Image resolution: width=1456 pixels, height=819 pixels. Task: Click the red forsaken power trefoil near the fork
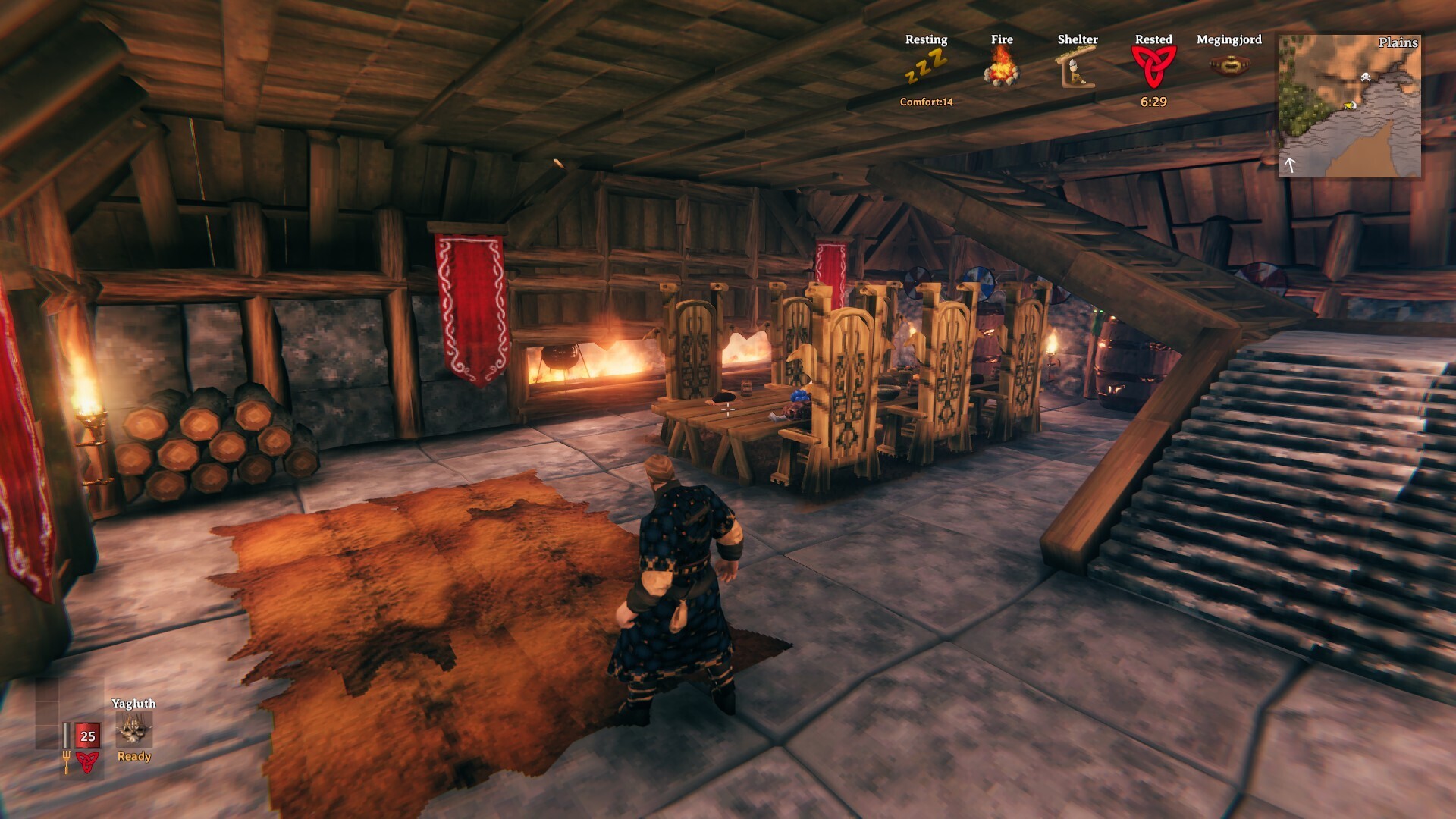tap(88, 764)
